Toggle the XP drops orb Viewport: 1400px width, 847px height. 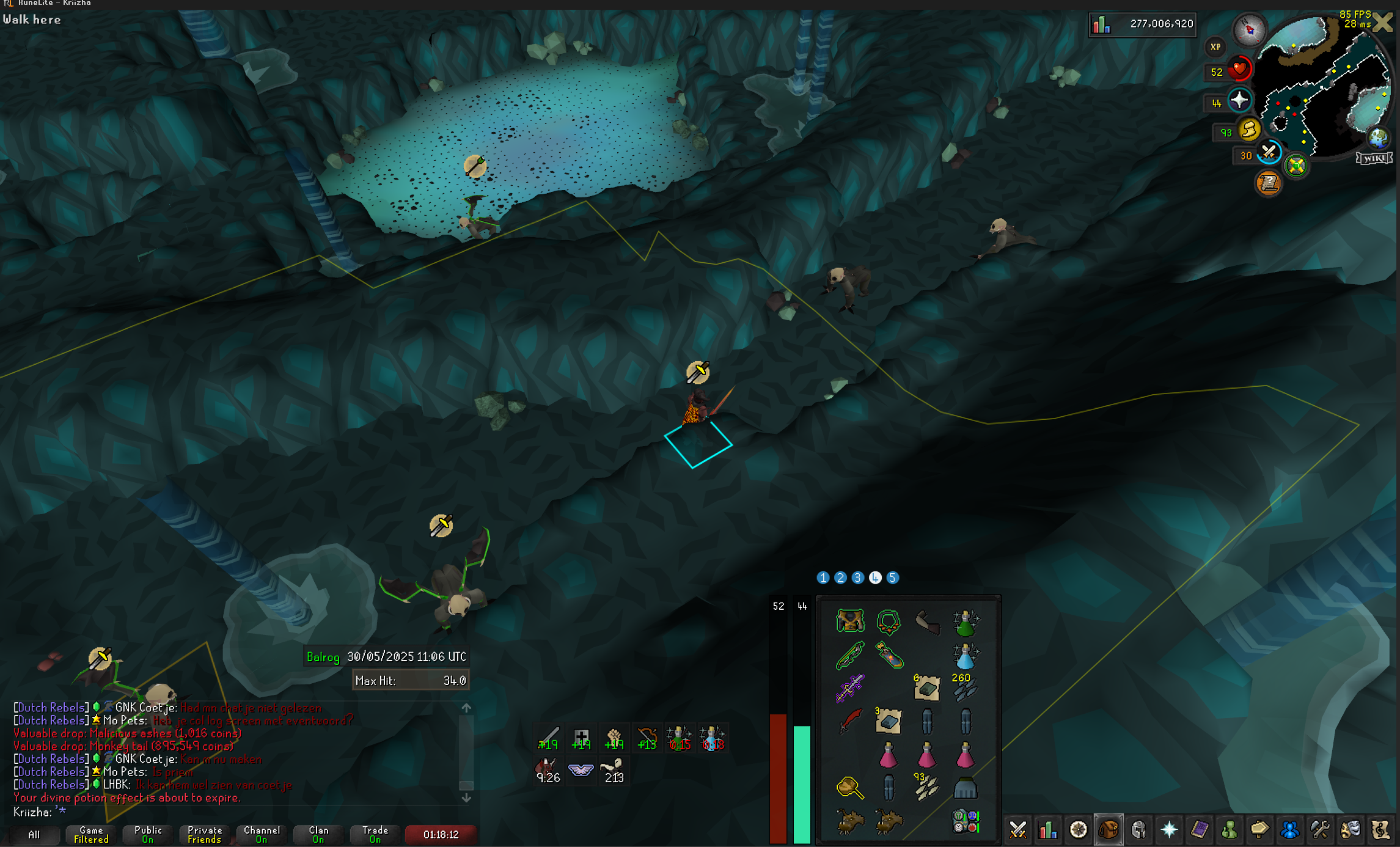[x=1215, y=47]
